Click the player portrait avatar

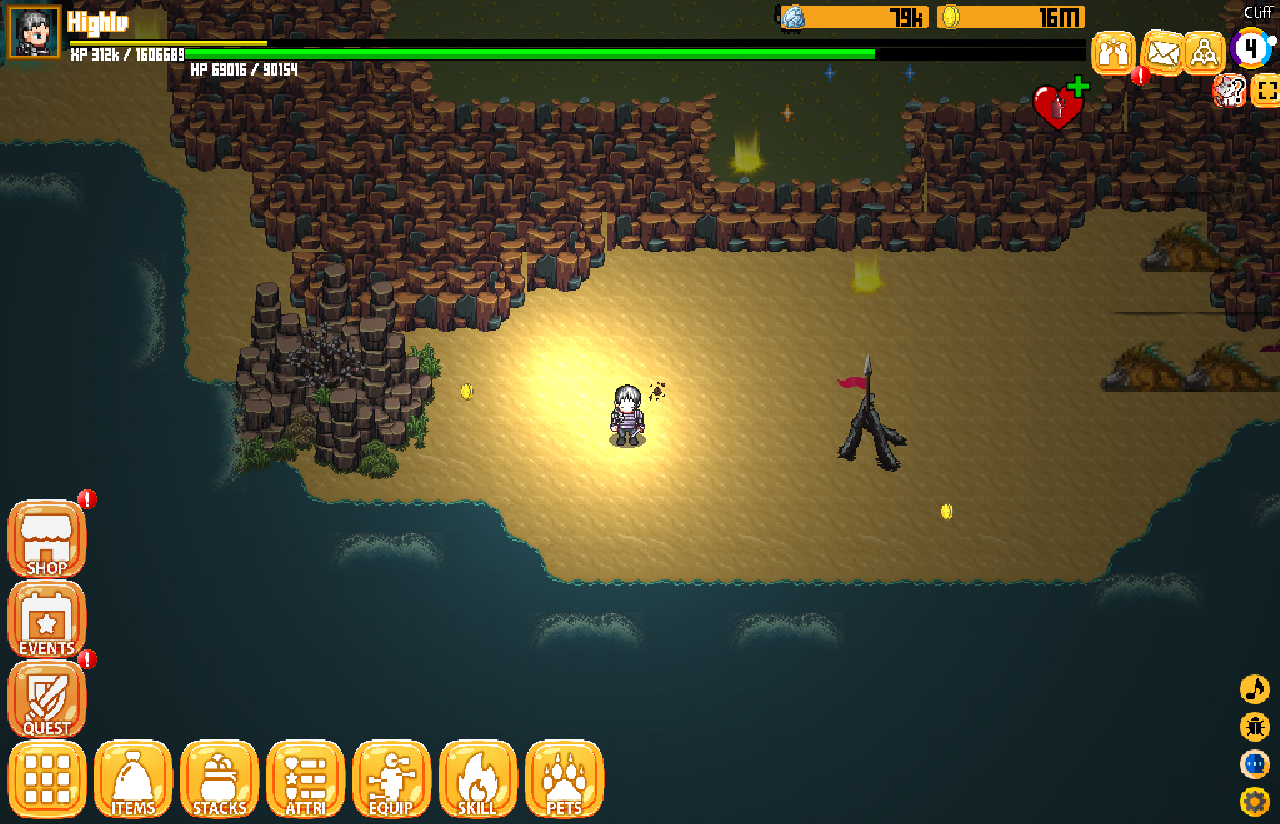(35, 32)
